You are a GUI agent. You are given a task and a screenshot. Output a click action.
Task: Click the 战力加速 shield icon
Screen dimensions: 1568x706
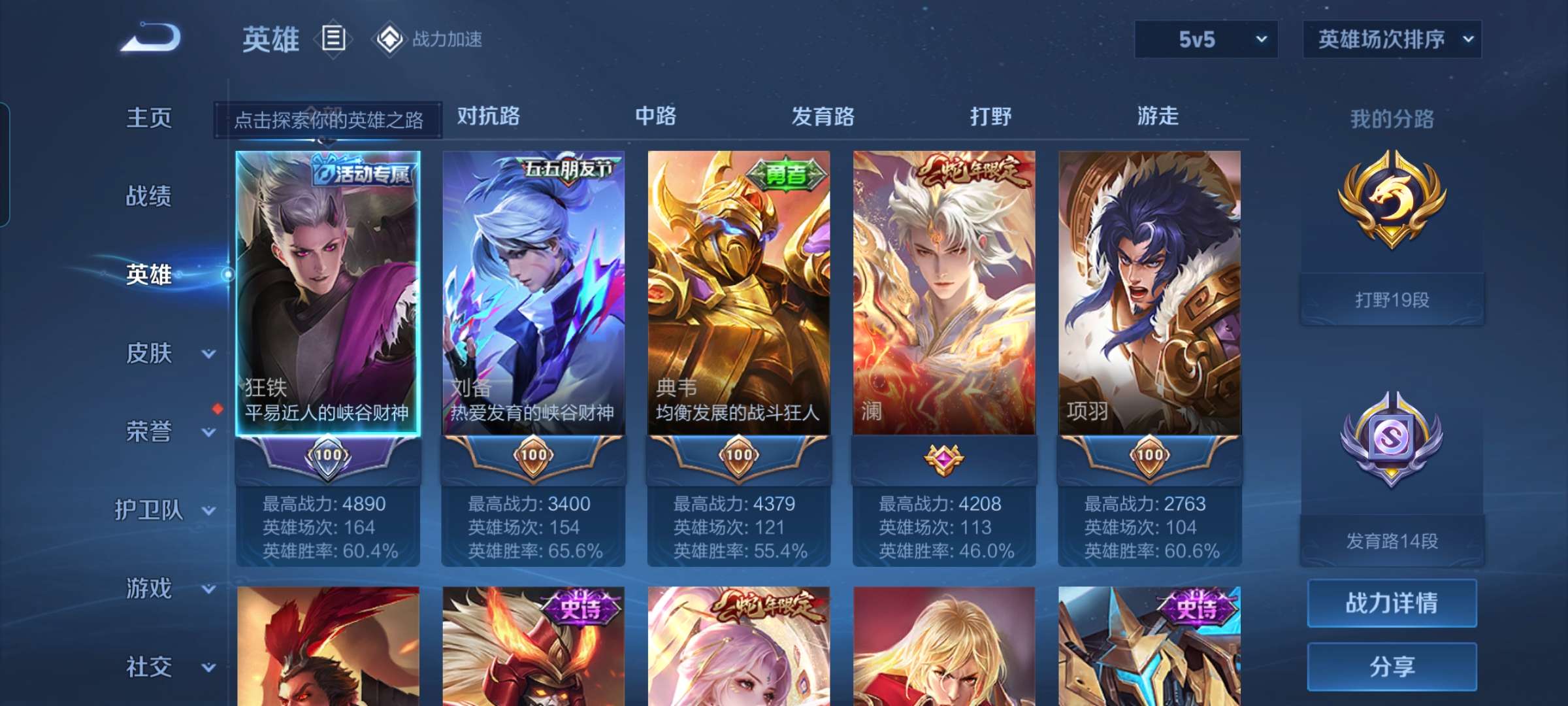(x=390, y=39)
